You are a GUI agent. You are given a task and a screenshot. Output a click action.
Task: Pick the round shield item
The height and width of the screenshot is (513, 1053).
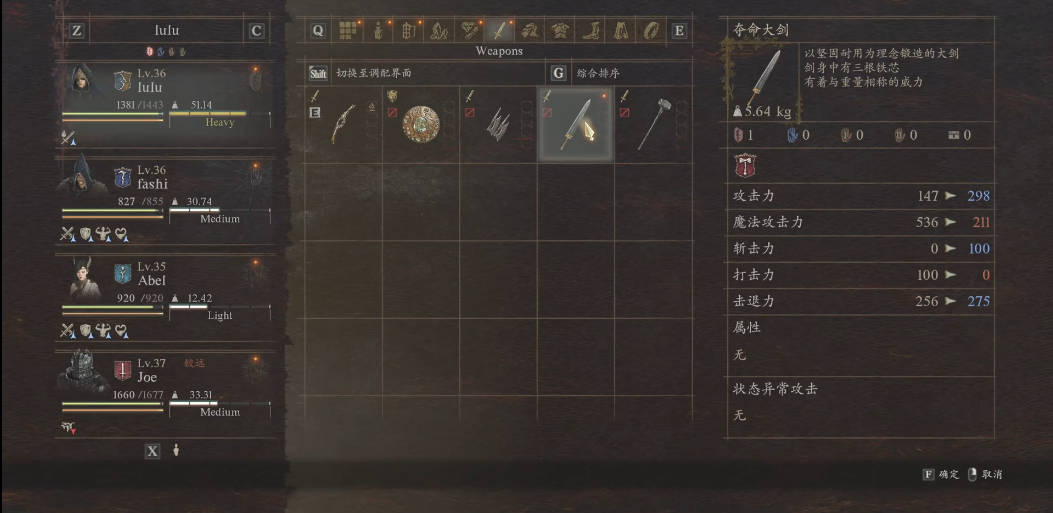click(421, 124)
